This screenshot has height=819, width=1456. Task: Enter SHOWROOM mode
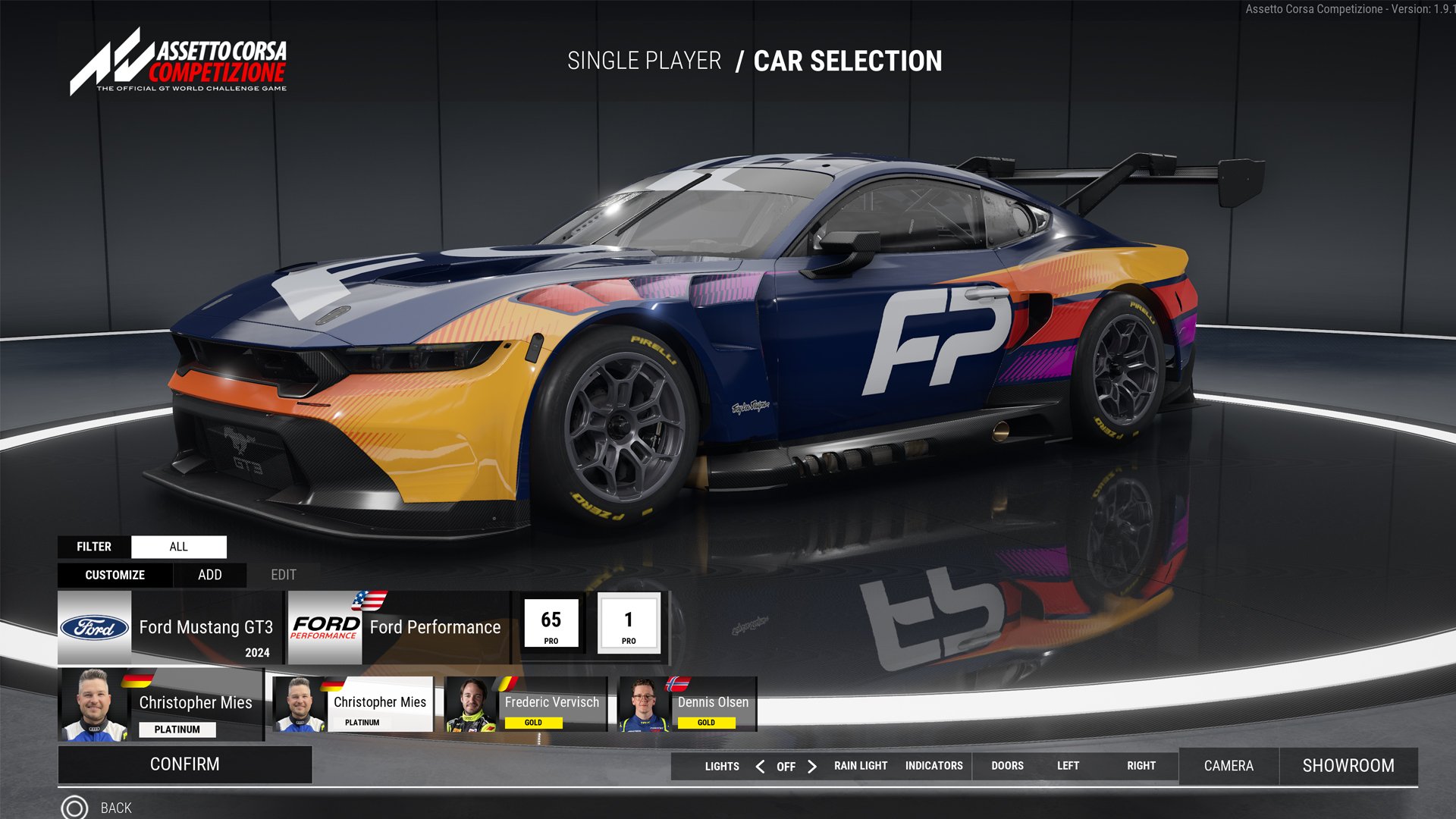click(1349, 766)
